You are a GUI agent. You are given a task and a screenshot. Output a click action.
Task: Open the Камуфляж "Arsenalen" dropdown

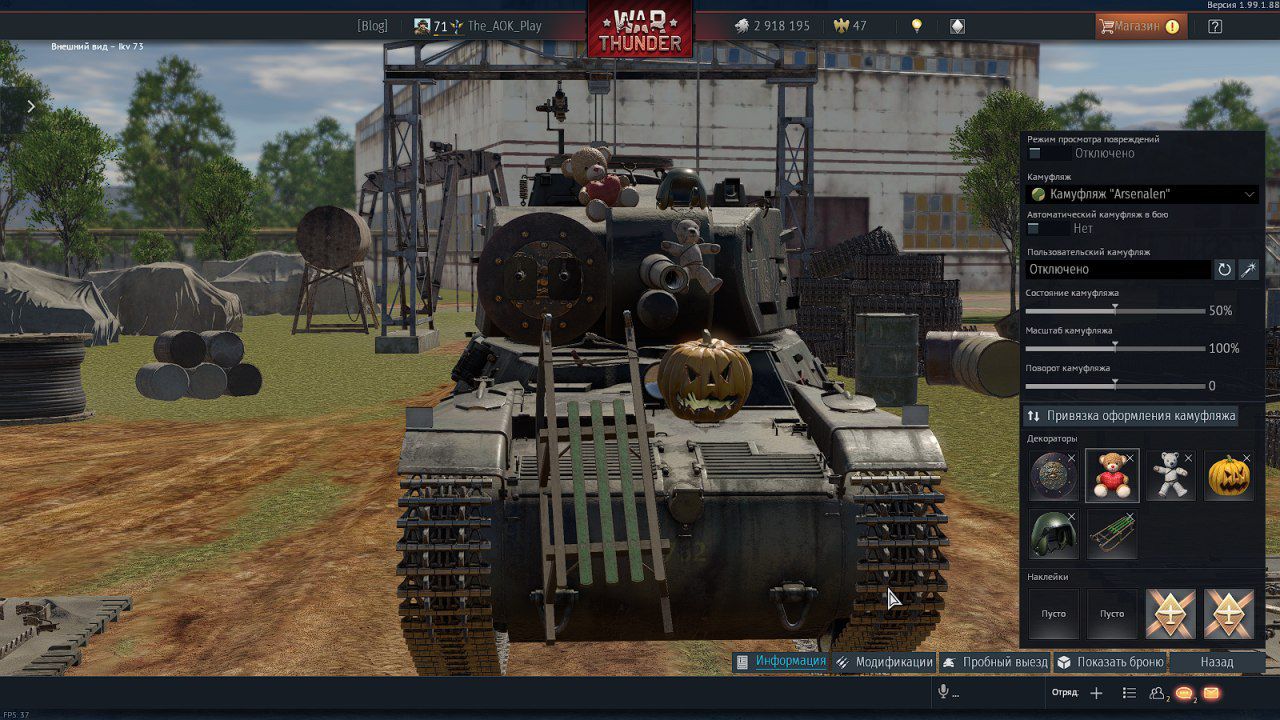pos(1143,194)
